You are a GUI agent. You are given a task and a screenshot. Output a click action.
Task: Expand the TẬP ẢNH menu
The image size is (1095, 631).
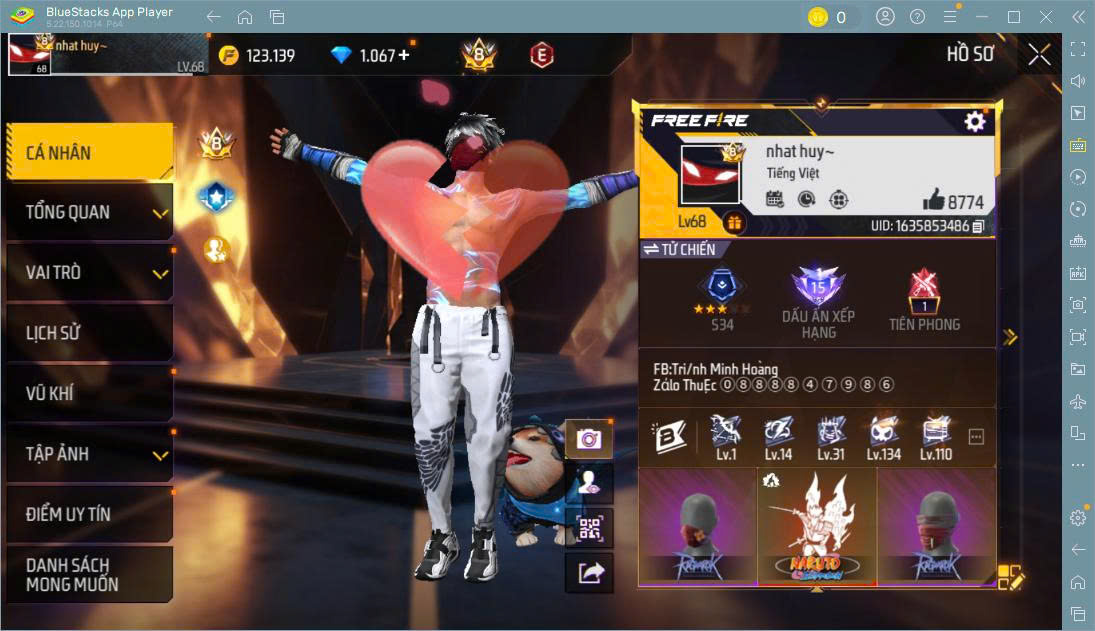(89, 454)
